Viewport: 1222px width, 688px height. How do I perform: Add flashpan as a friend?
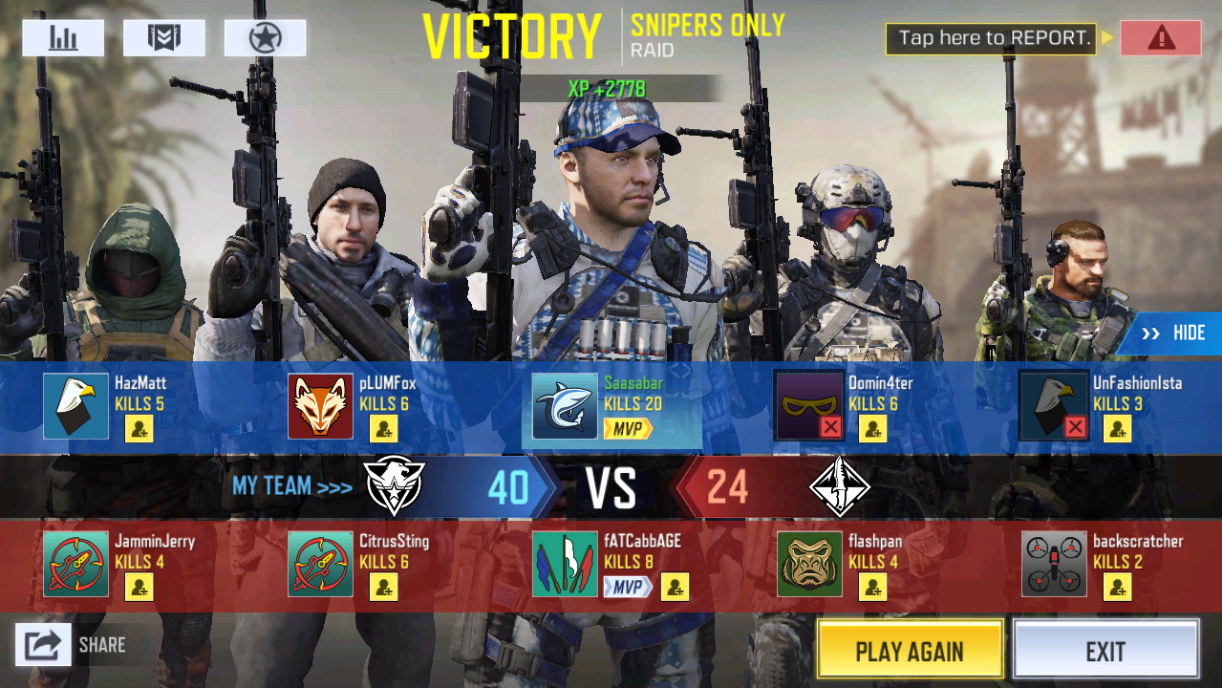pos(873,587)
